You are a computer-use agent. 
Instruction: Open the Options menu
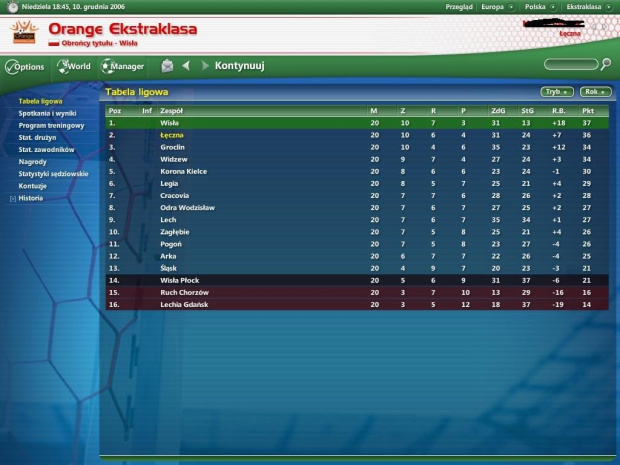coord(26,66)
